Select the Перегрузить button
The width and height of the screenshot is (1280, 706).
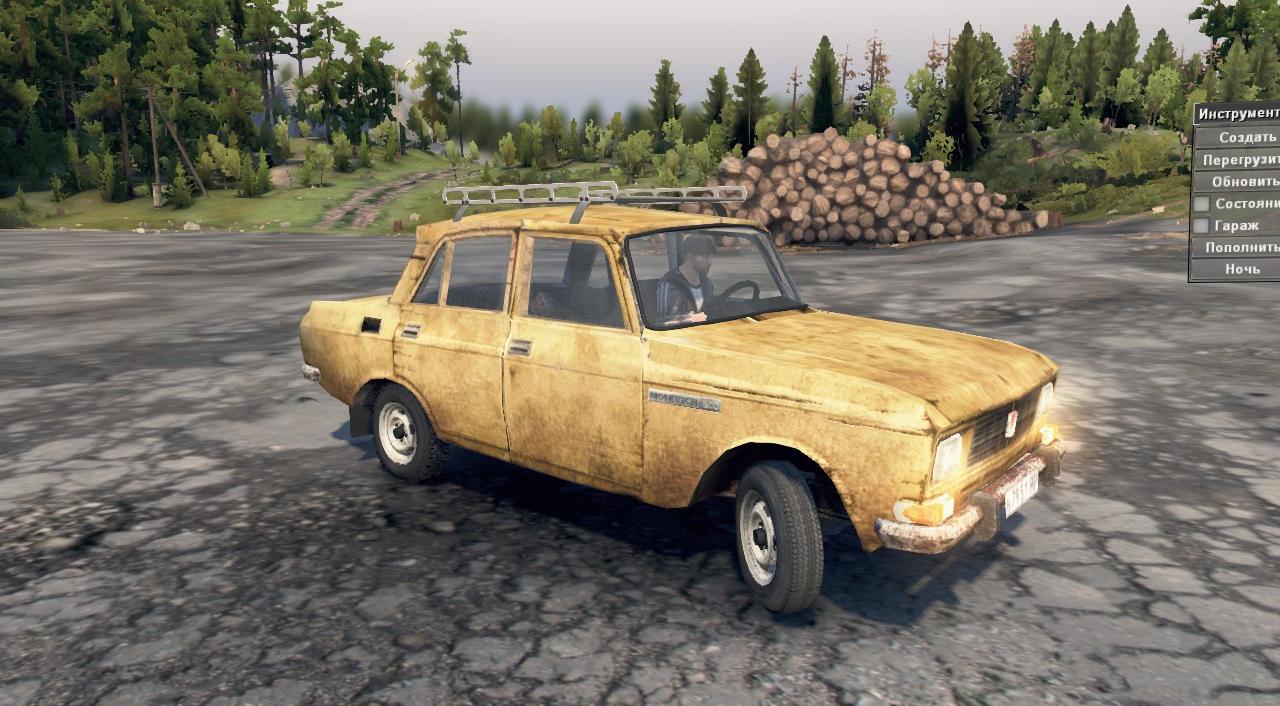point(1240,160)
